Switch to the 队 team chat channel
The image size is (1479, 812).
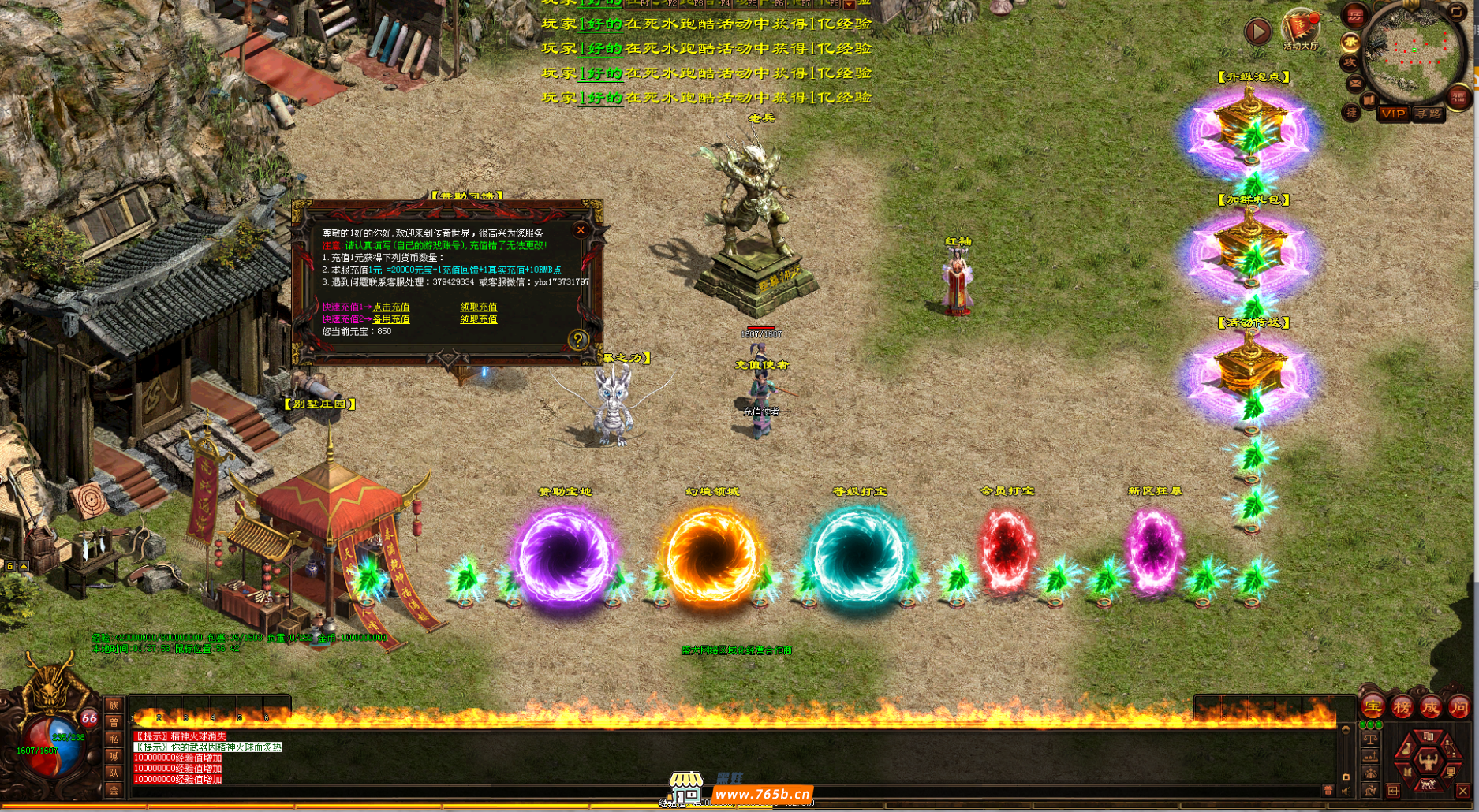pyautogui.click(x=114, y=773)
